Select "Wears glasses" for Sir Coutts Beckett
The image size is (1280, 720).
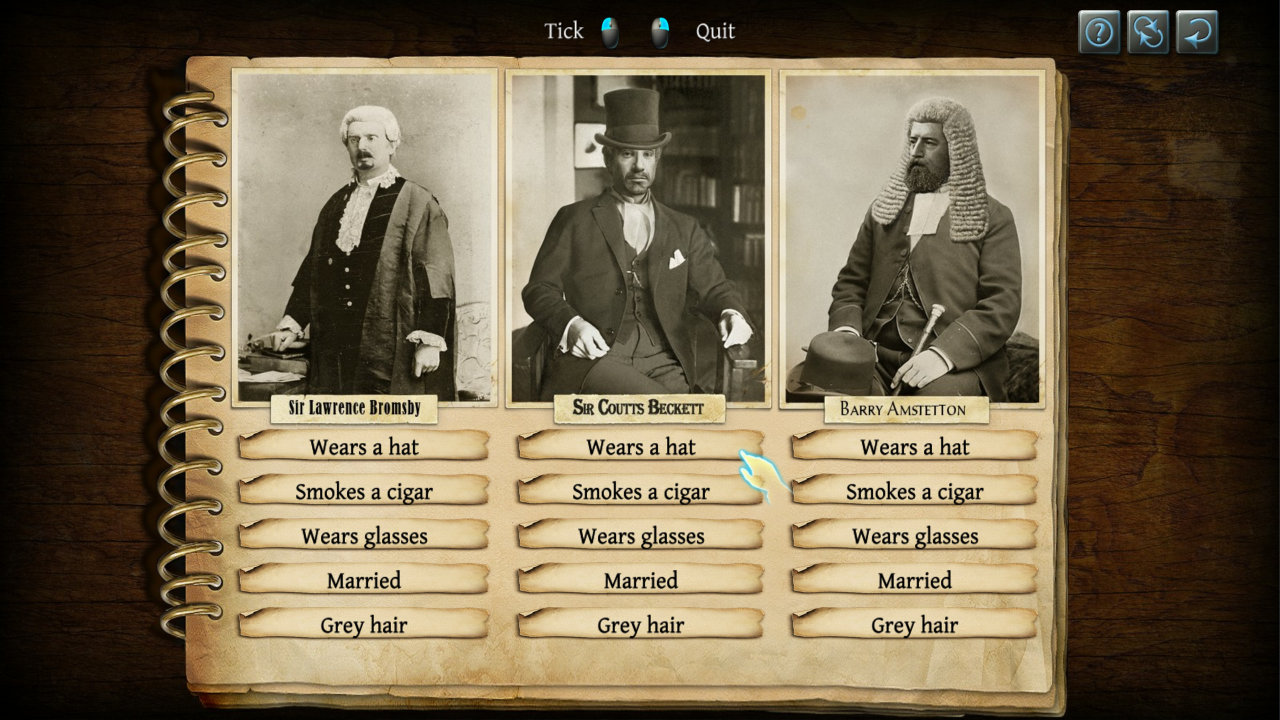(640, 536)
